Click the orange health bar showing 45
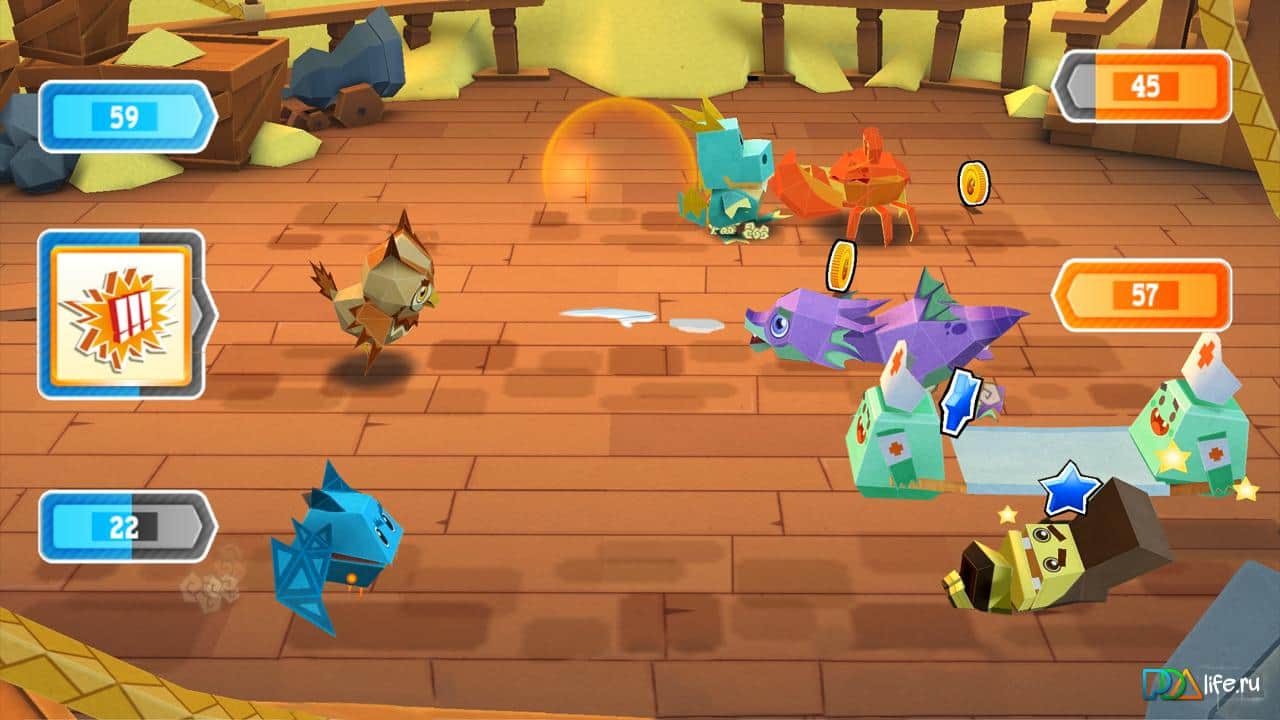The image size is (1280, 720). coord(1145,88)
